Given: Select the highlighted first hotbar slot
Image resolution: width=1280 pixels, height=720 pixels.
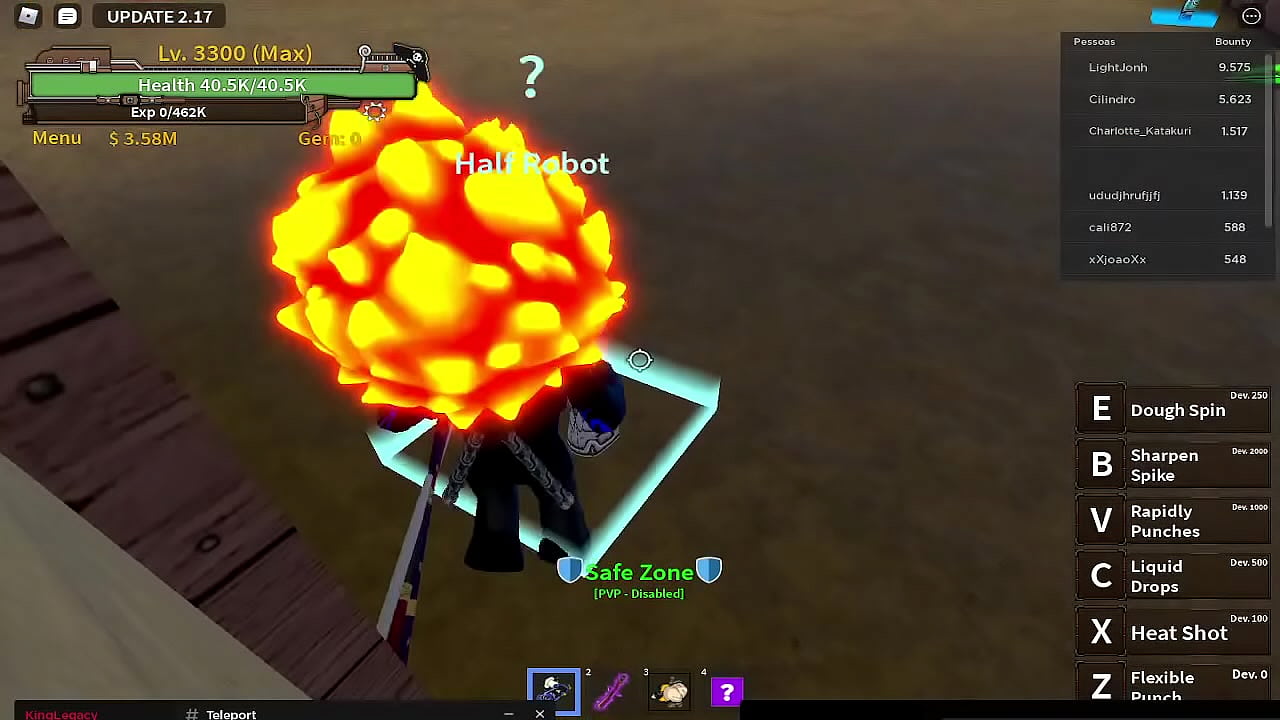Looking at the screenshot, I should tap(553, 691).
